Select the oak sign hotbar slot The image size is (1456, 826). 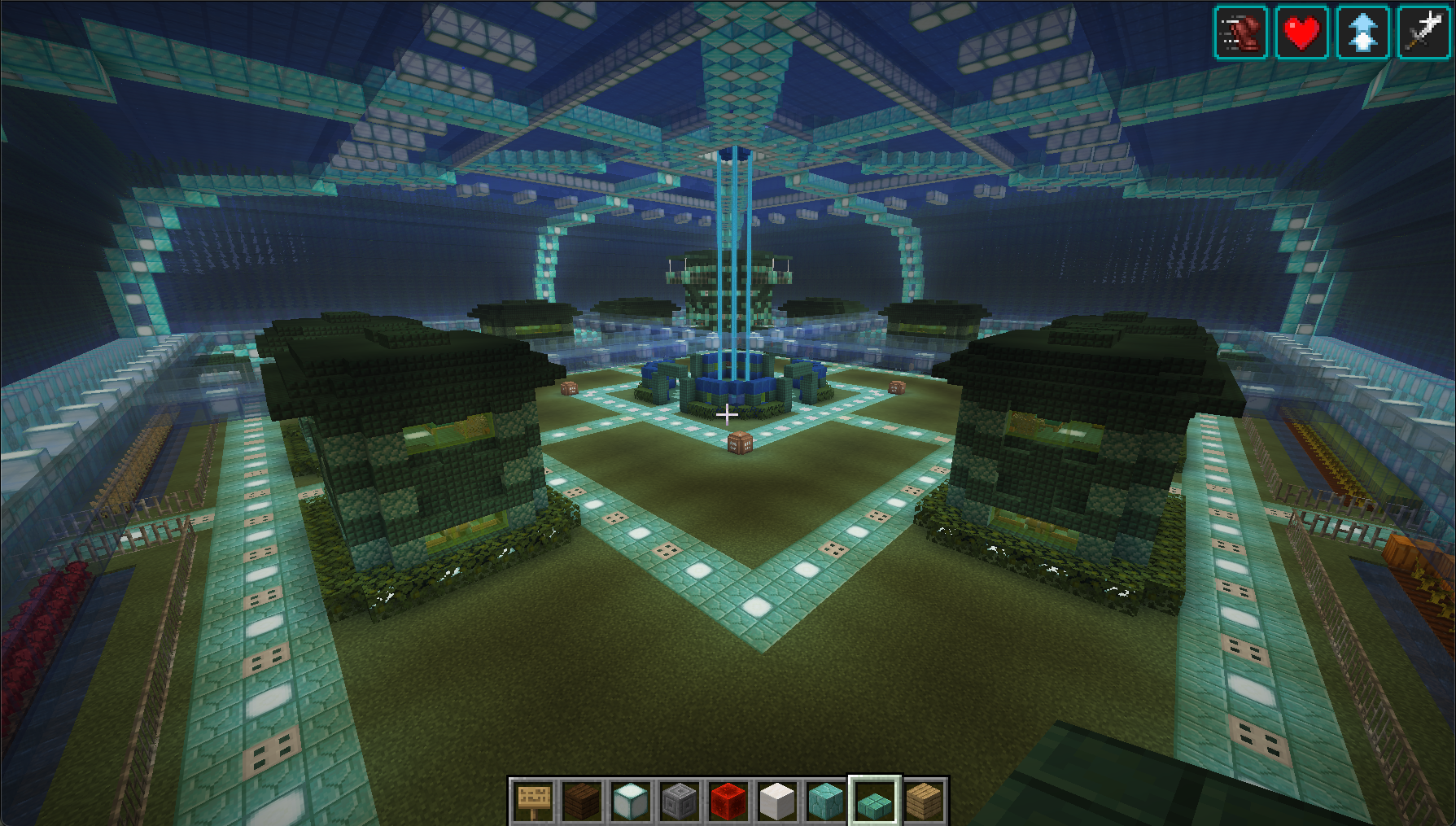pos(533,801)
